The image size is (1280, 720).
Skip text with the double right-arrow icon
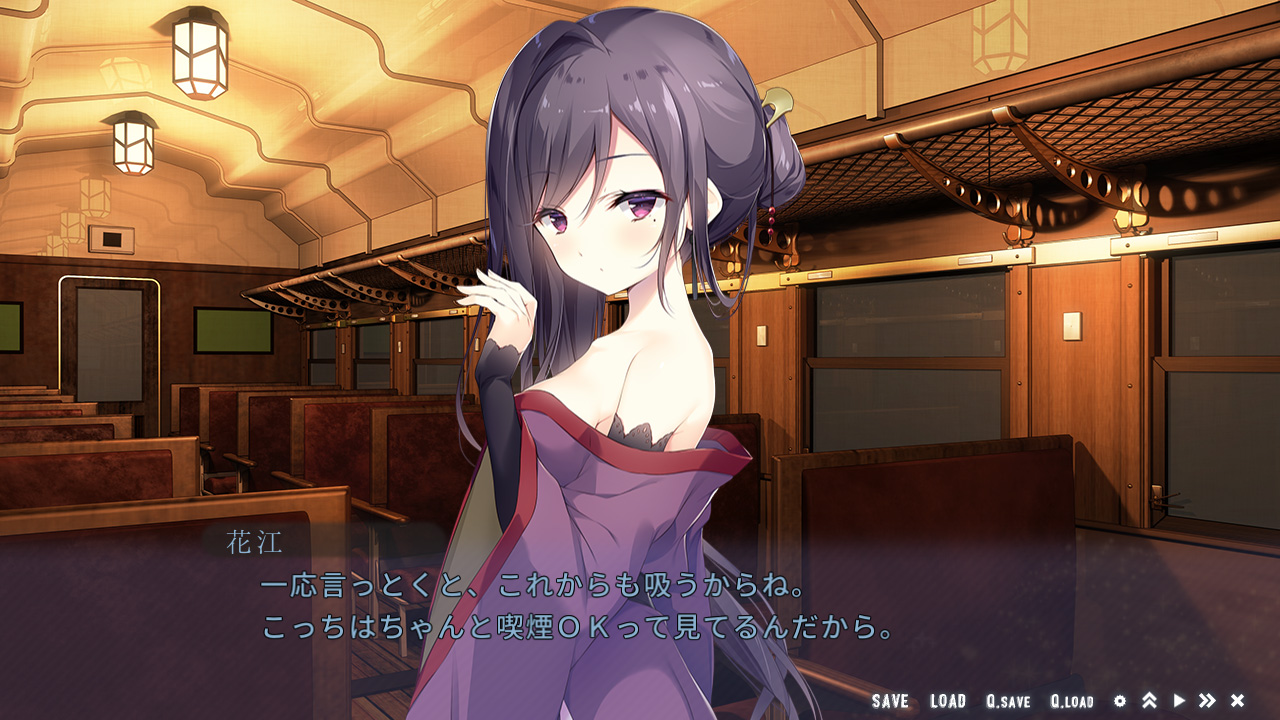coord(1207,701)
